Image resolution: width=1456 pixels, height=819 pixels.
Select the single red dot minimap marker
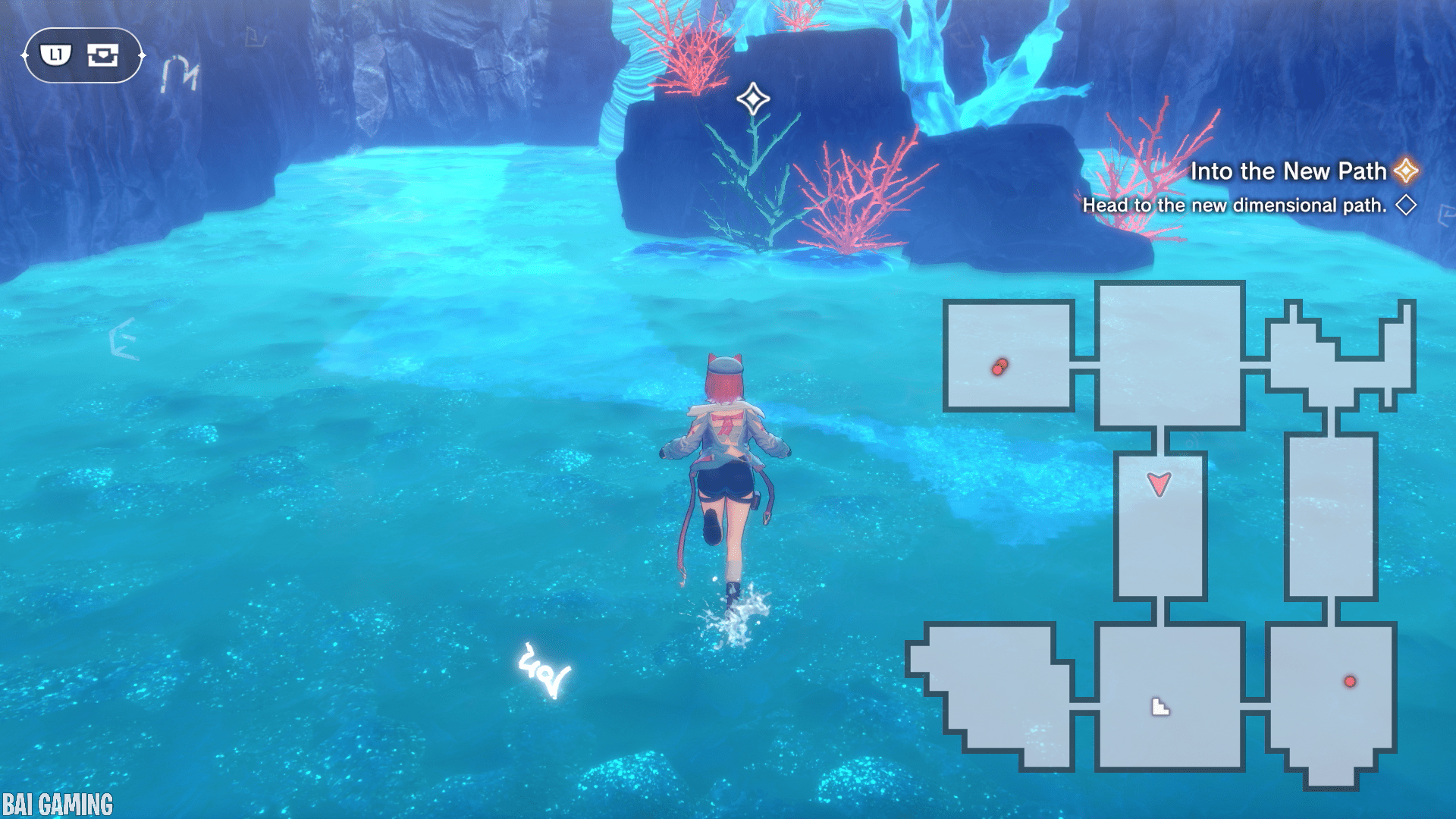tap(1350, 681)
